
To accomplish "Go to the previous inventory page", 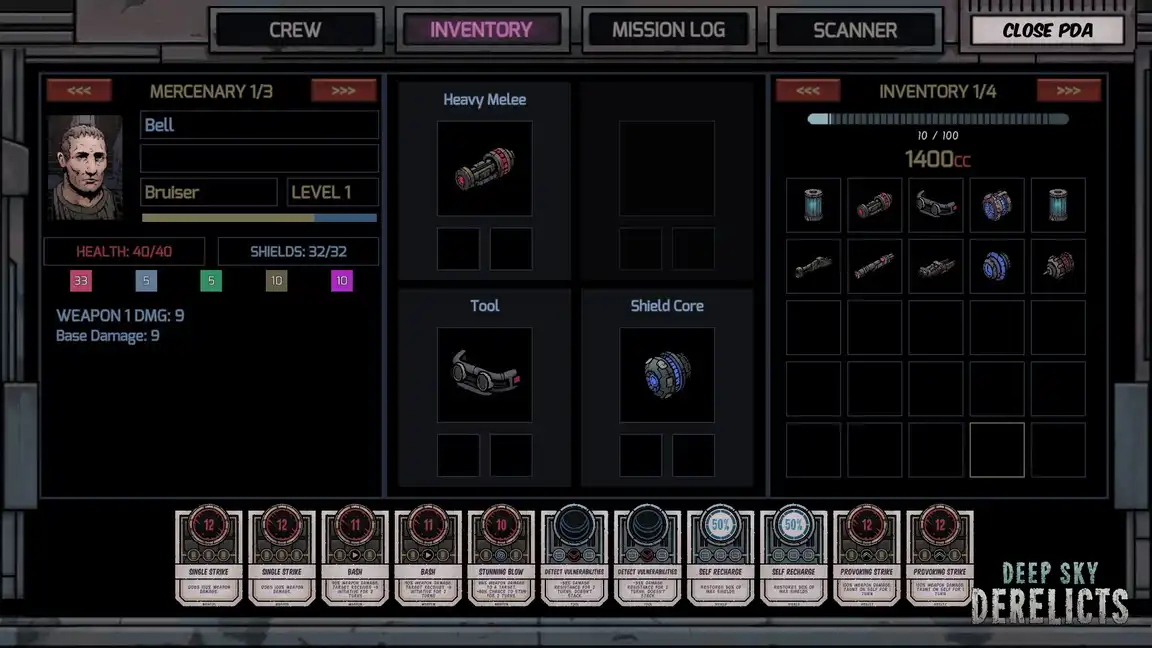I will pos(808,91).
